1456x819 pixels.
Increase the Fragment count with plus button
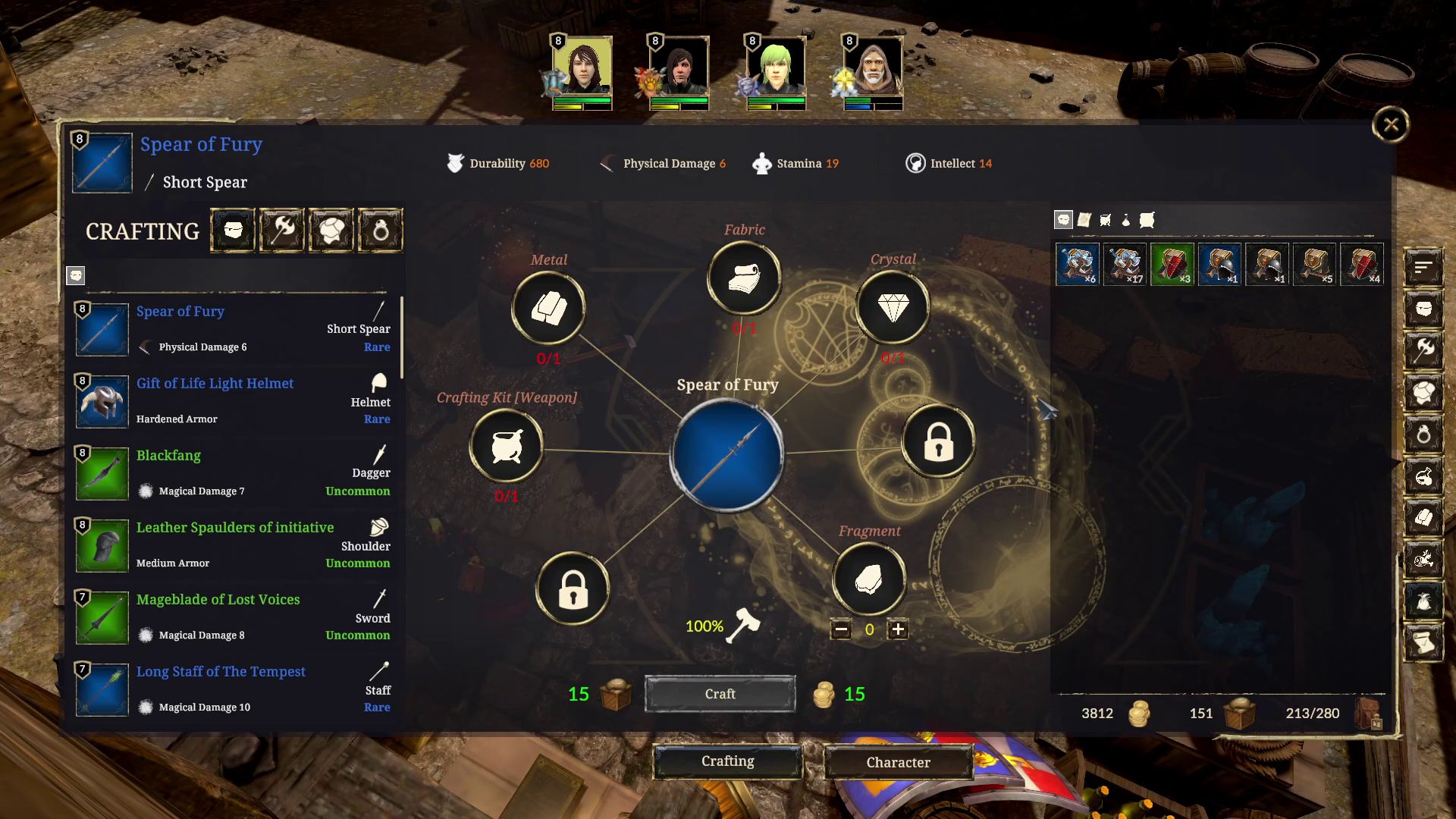899,629
